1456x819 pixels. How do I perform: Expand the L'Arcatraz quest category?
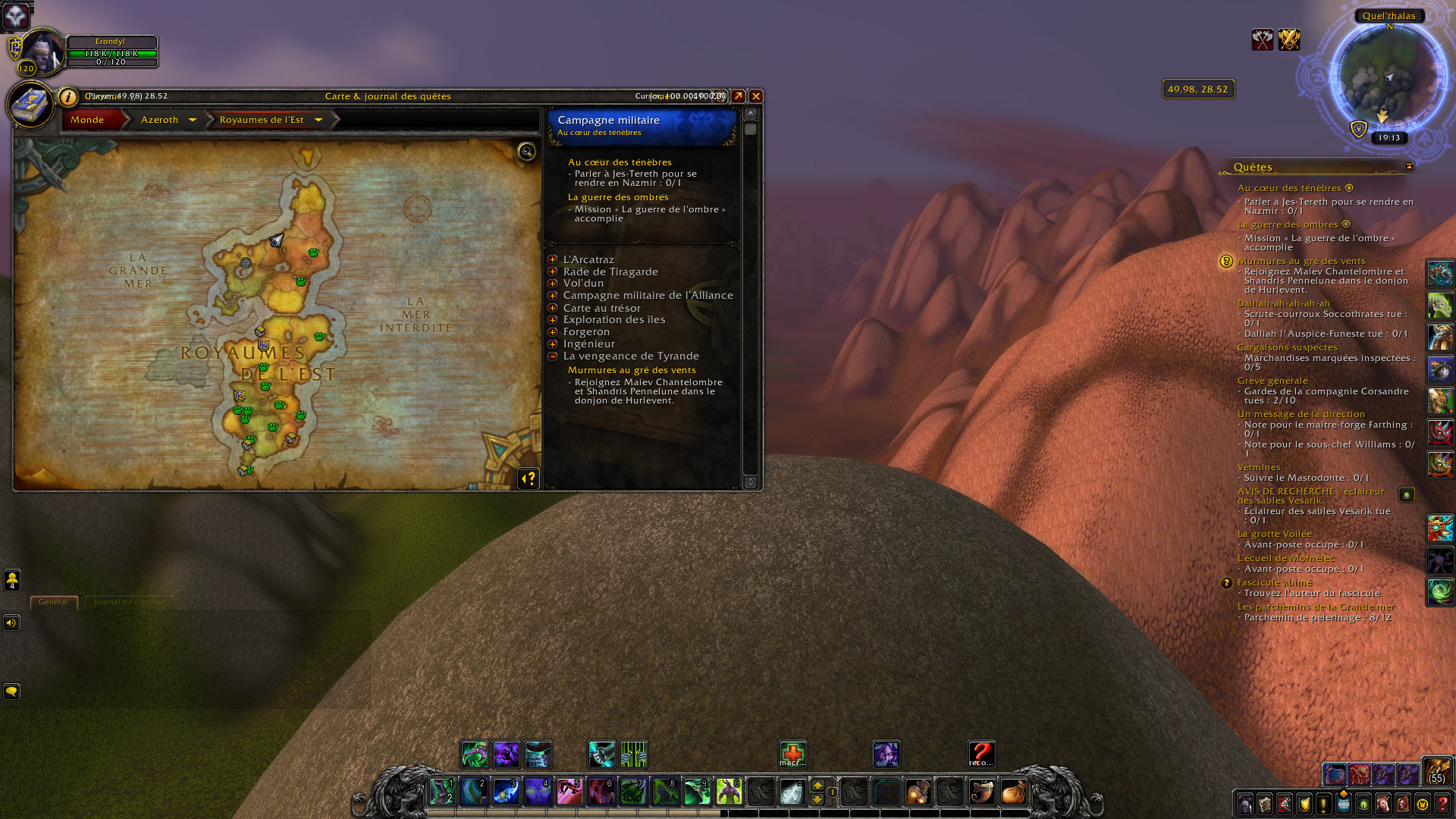click(x=553, y=260)
